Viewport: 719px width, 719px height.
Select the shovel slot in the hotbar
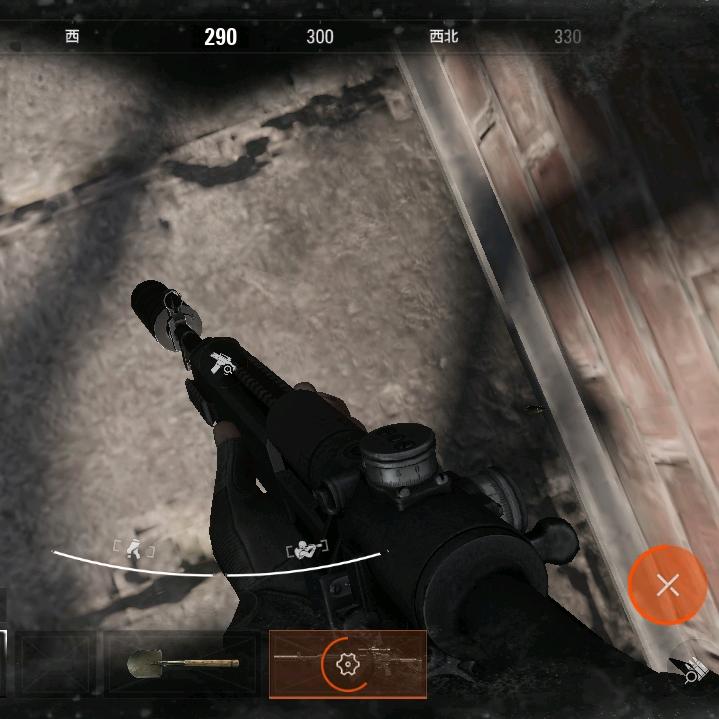[184, 663]
